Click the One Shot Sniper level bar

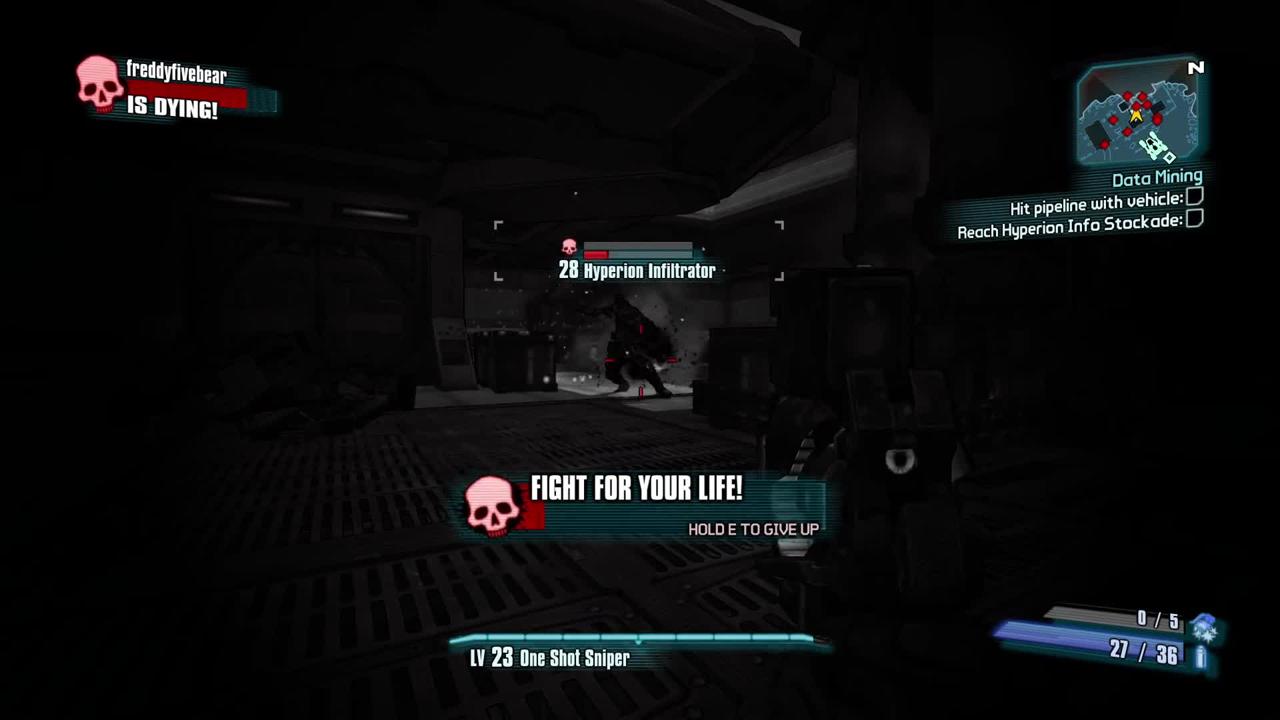point(638,639)
